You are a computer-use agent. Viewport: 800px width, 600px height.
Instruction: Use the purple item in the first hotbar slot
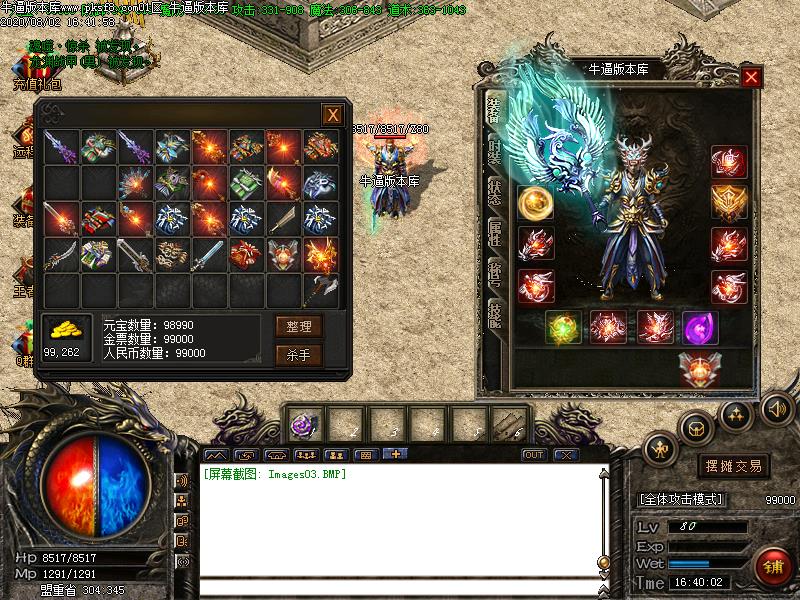pyautogui.click(x=299, y=425)
